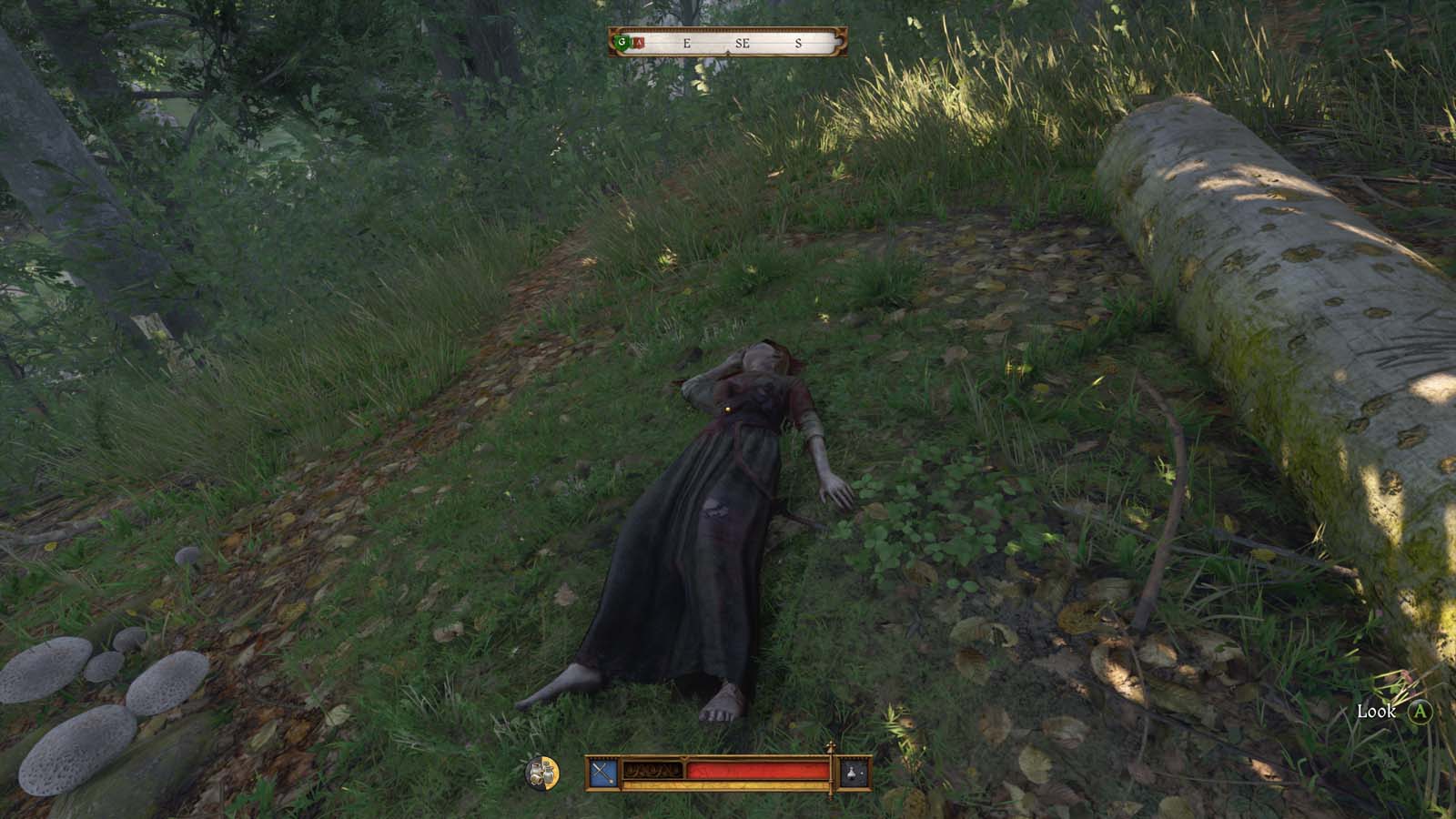
Task: Select the E direction on the compass
Action: point(687,44)
